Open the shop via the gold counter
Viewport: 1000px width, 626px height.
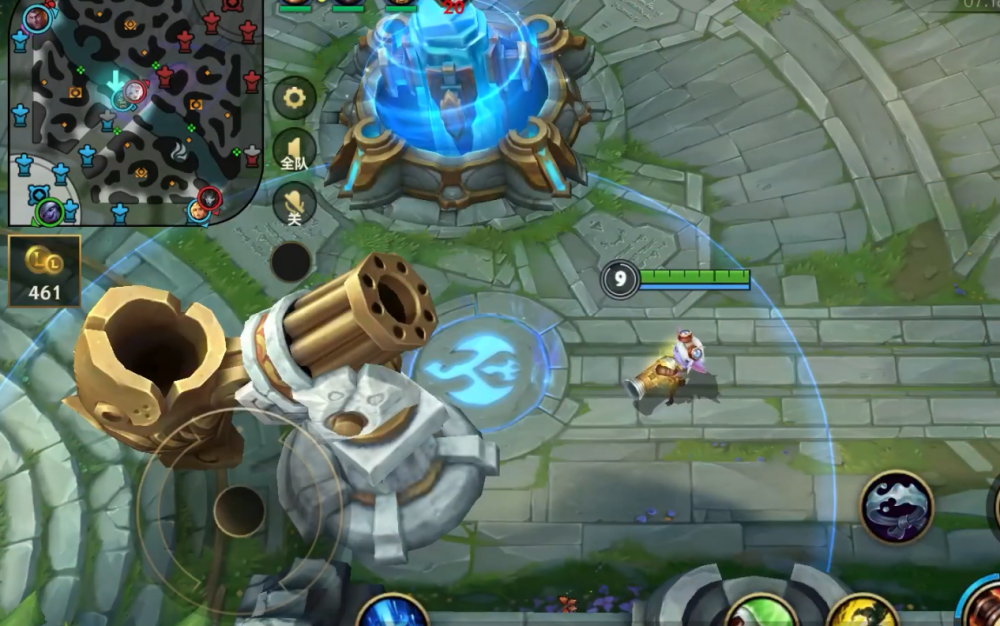click(x=44, y=271)
